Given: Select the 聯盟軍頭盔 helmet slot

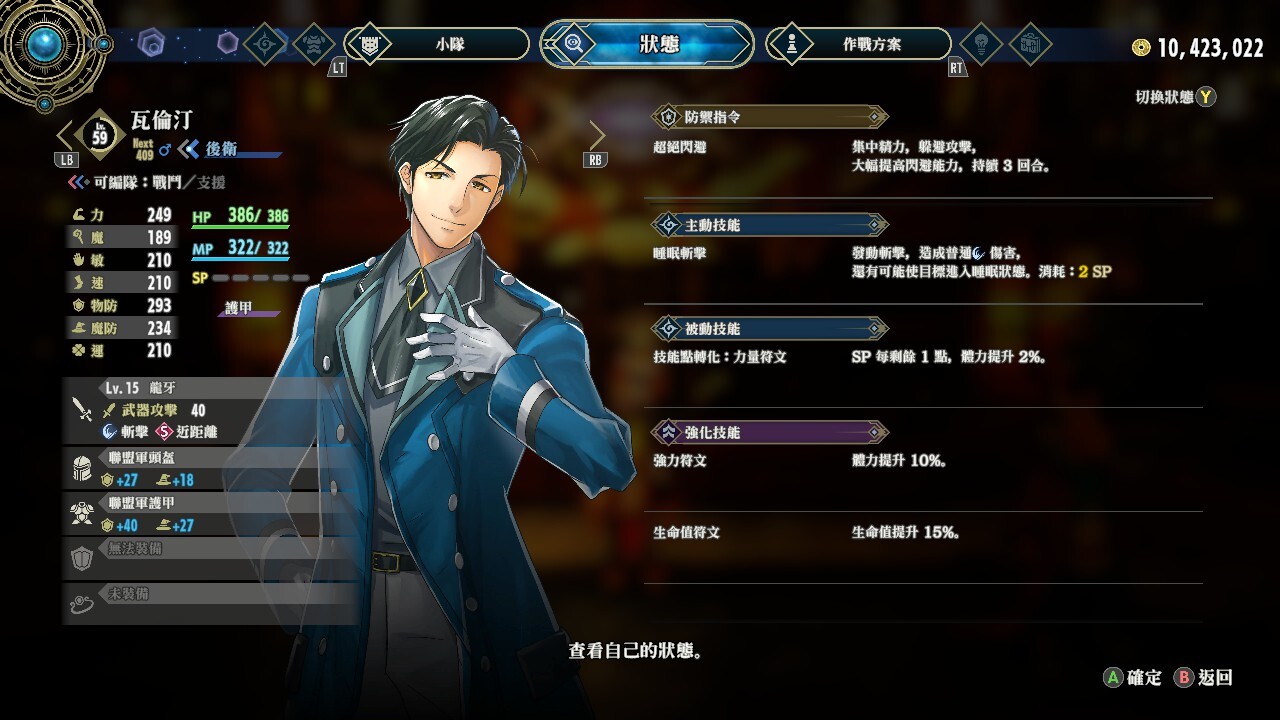Looking at the screenshot, I should click(210, 469).
